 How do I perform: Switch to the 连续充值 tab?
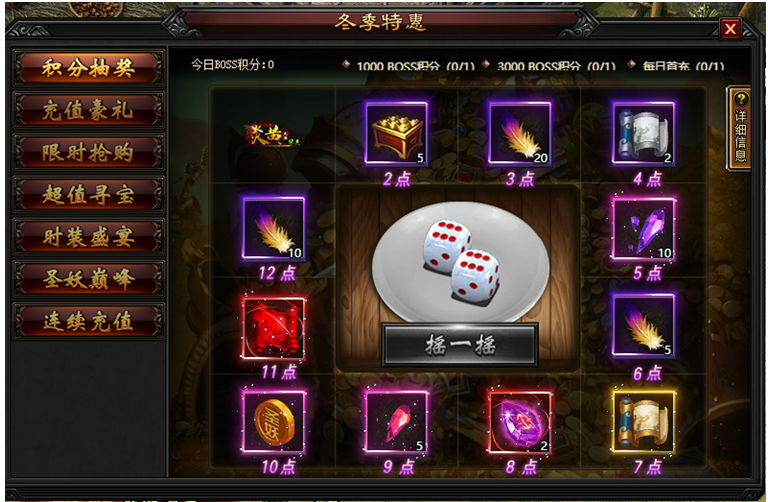point(88,320)
